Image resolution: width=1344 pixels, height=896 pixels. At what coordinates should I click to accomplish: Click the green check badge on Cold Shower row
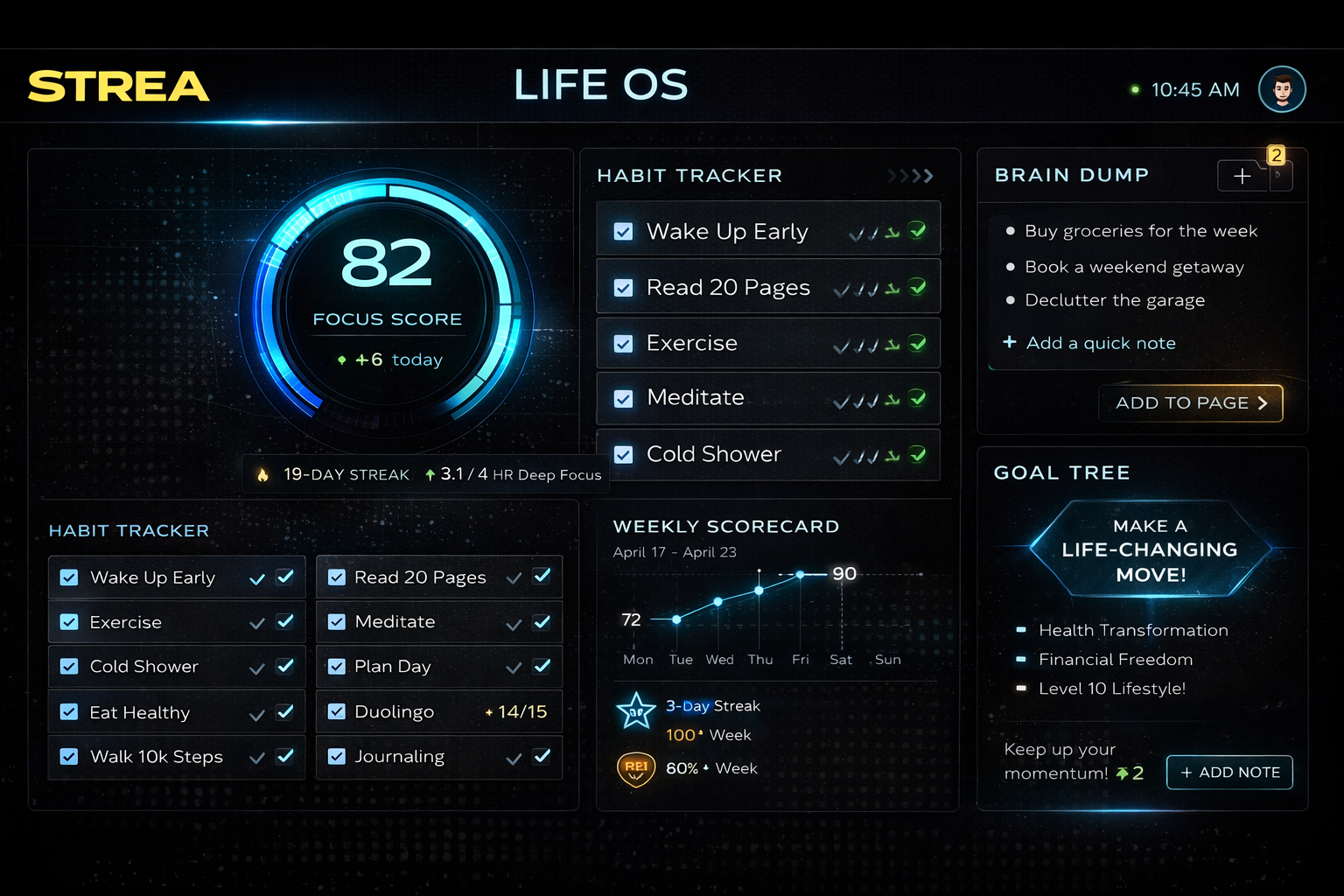918,454
